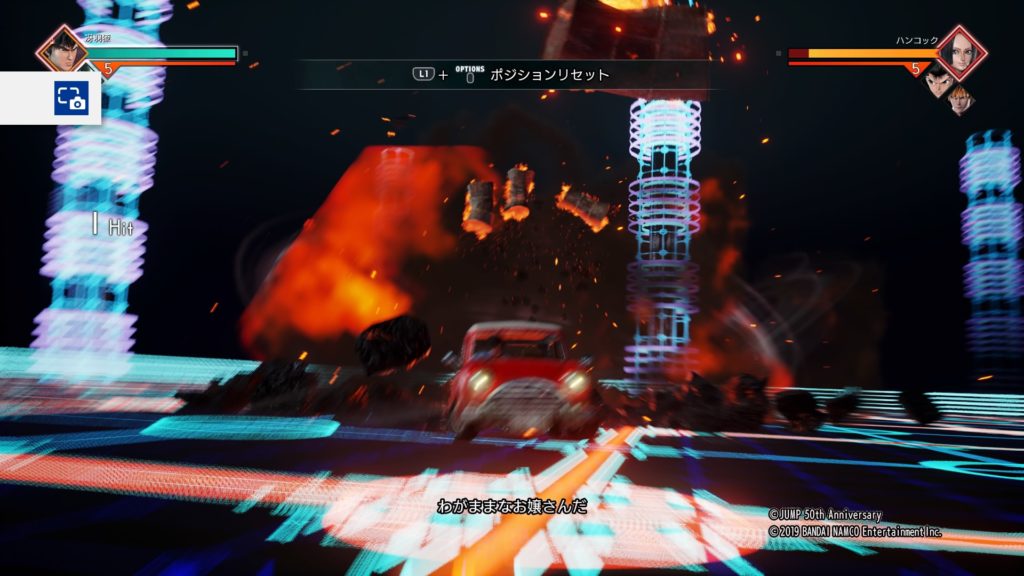Choose the orange-haired support character portrait
1024x576 pixels.
[961, 98]
